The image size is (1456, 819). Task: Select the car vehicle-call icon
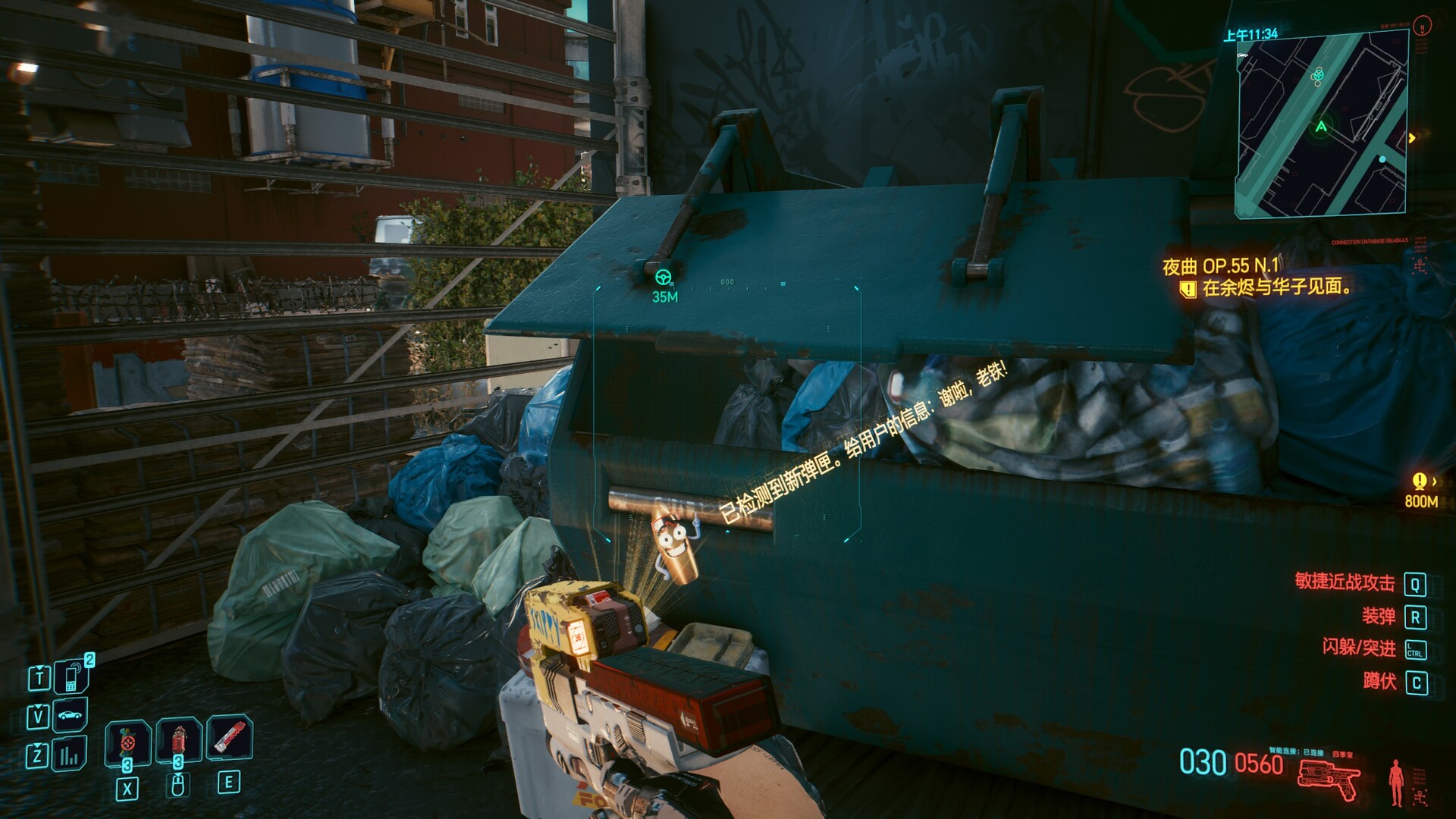coord(70,715)
